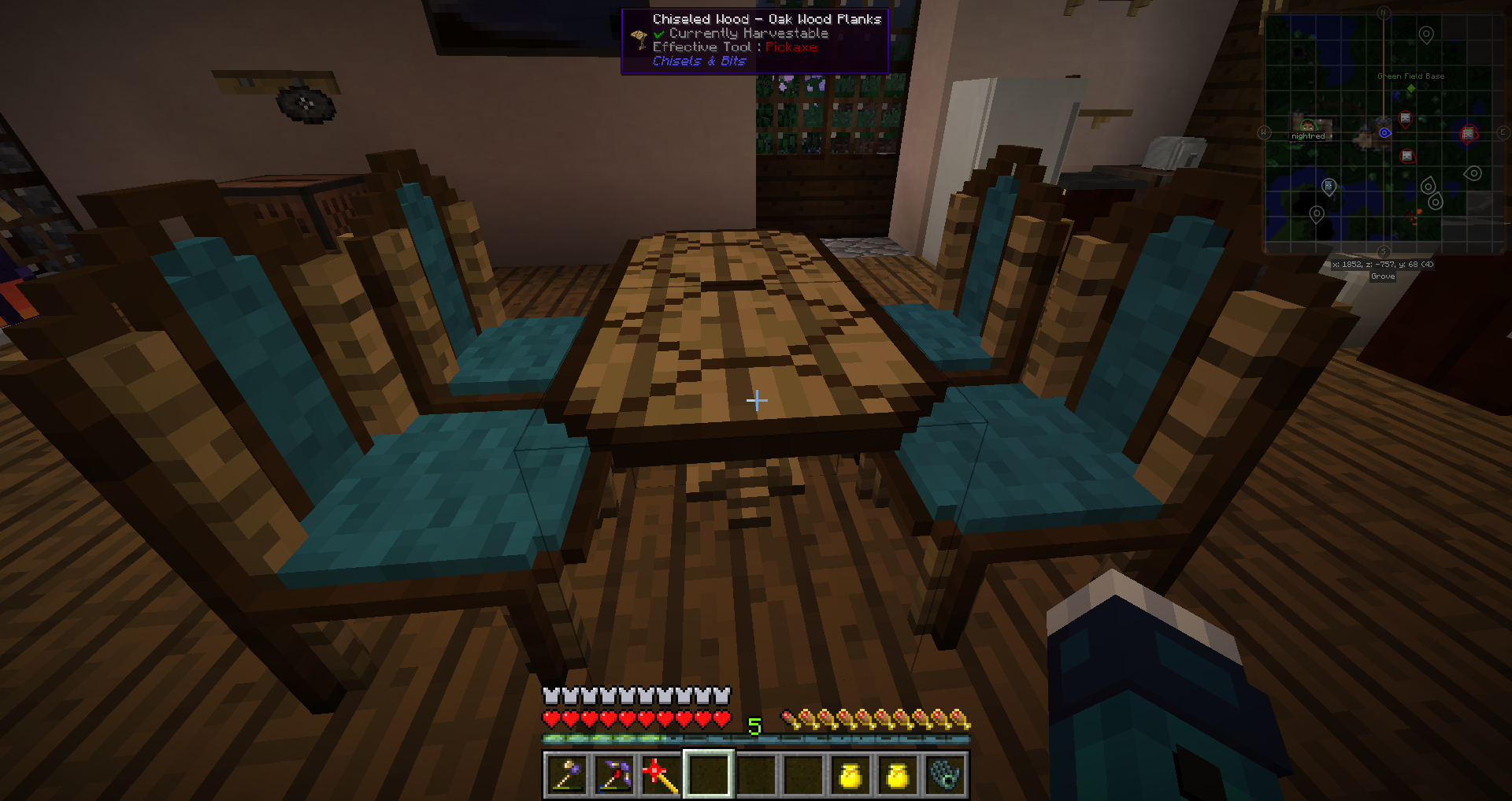The height and width of the screenshot is (801, 1512).
Task: Click the first gold pouch in the hotbar
Action: point(852,776)
